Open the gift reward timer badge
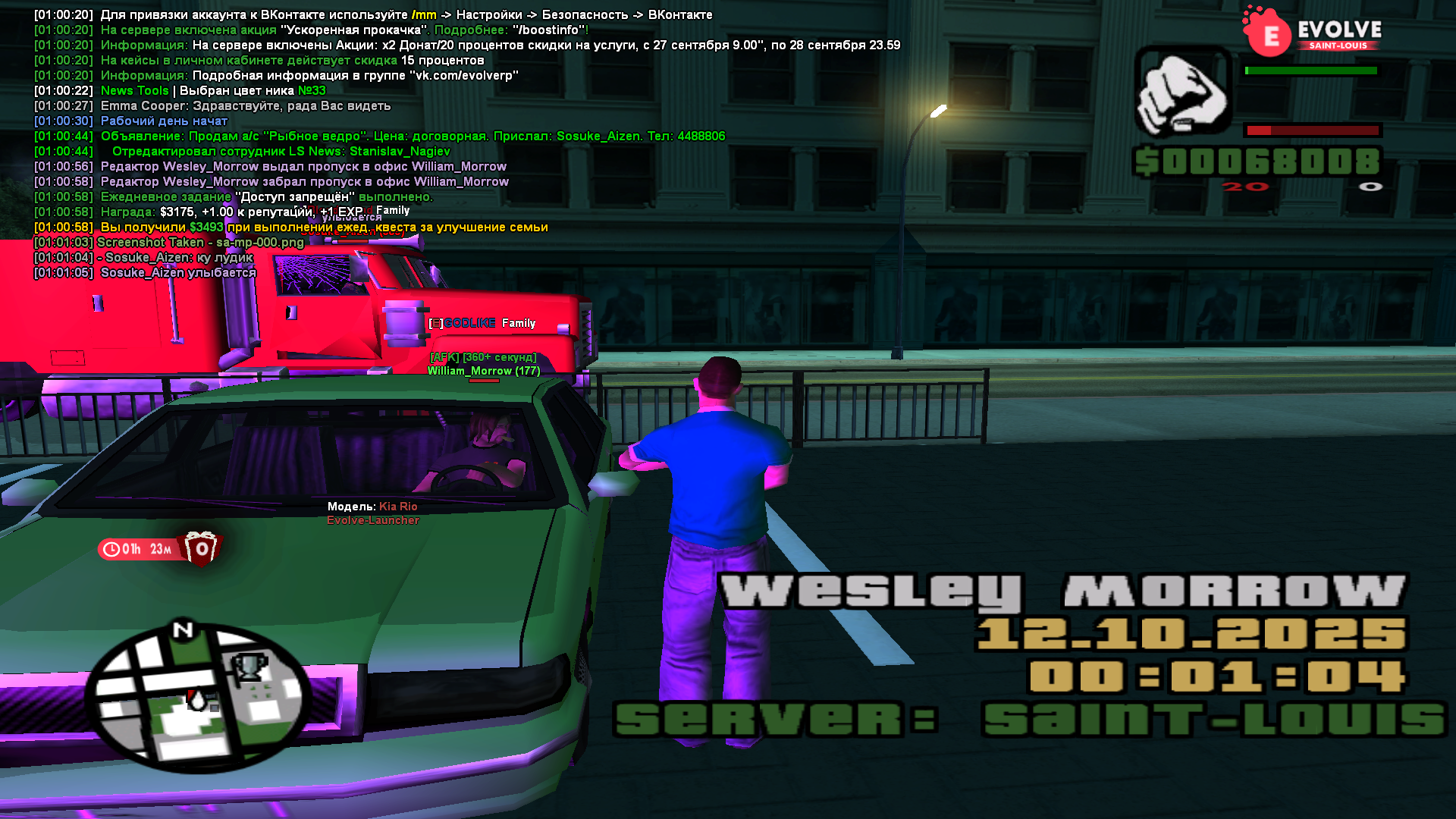This screenshot has width=1456, height=819. (x=159, y=549)
